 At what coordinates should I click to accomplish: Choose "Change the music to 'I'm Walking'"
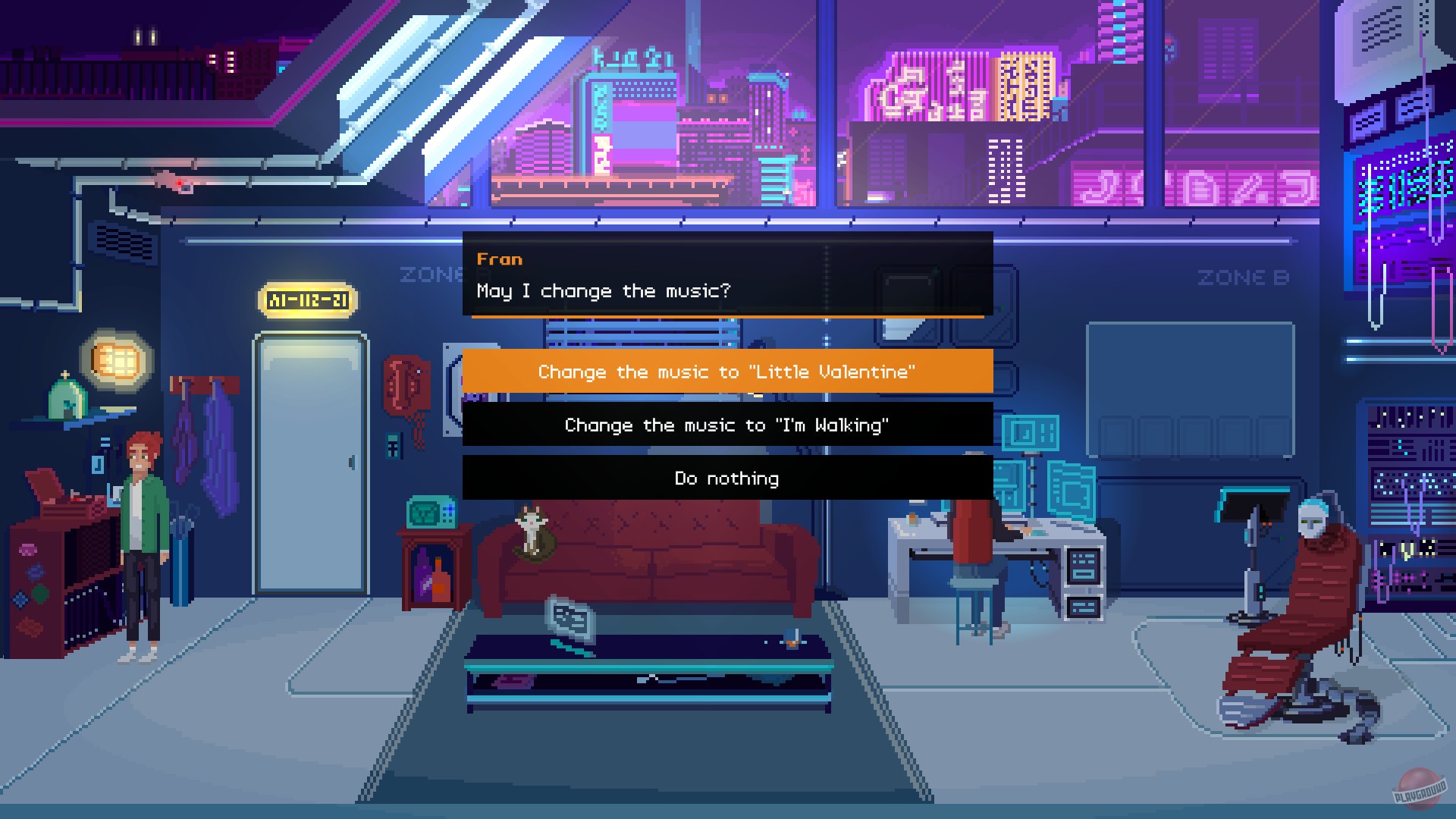(726, 425)
